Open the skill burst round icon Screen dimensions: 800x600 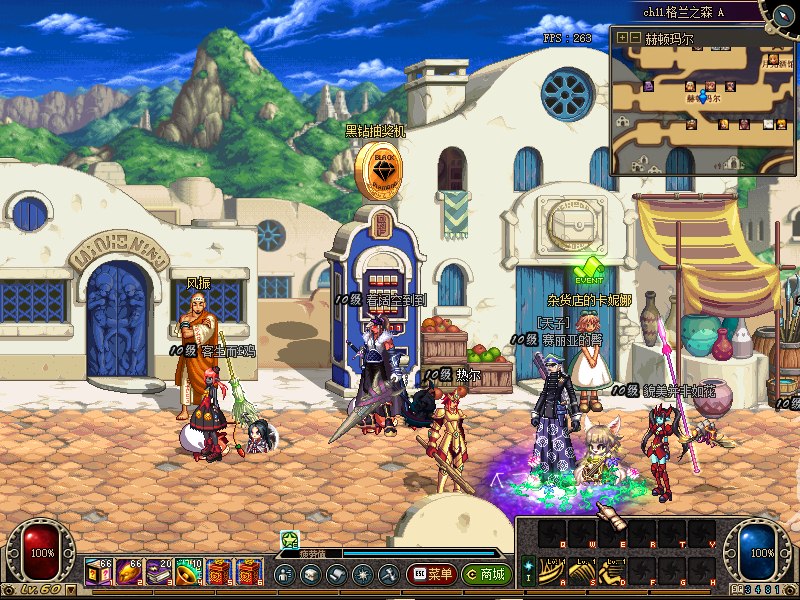pyautogui.click(x=362, y=575)
